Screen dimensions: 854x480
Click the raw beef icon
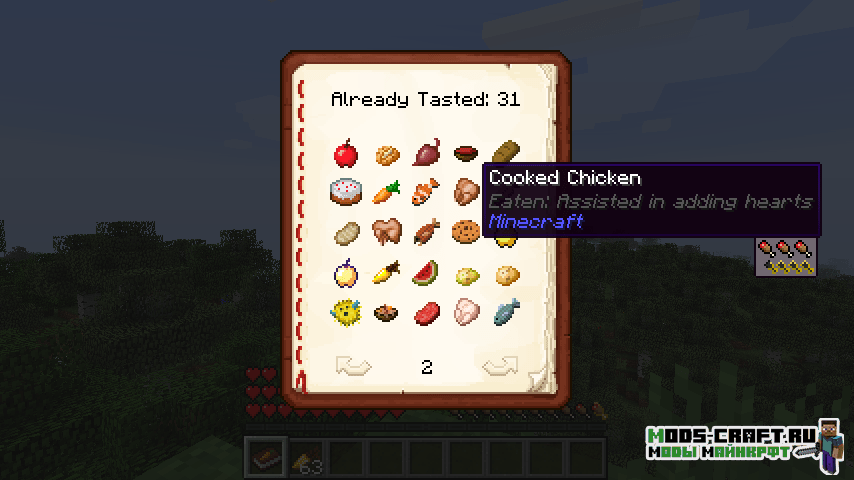424,312
